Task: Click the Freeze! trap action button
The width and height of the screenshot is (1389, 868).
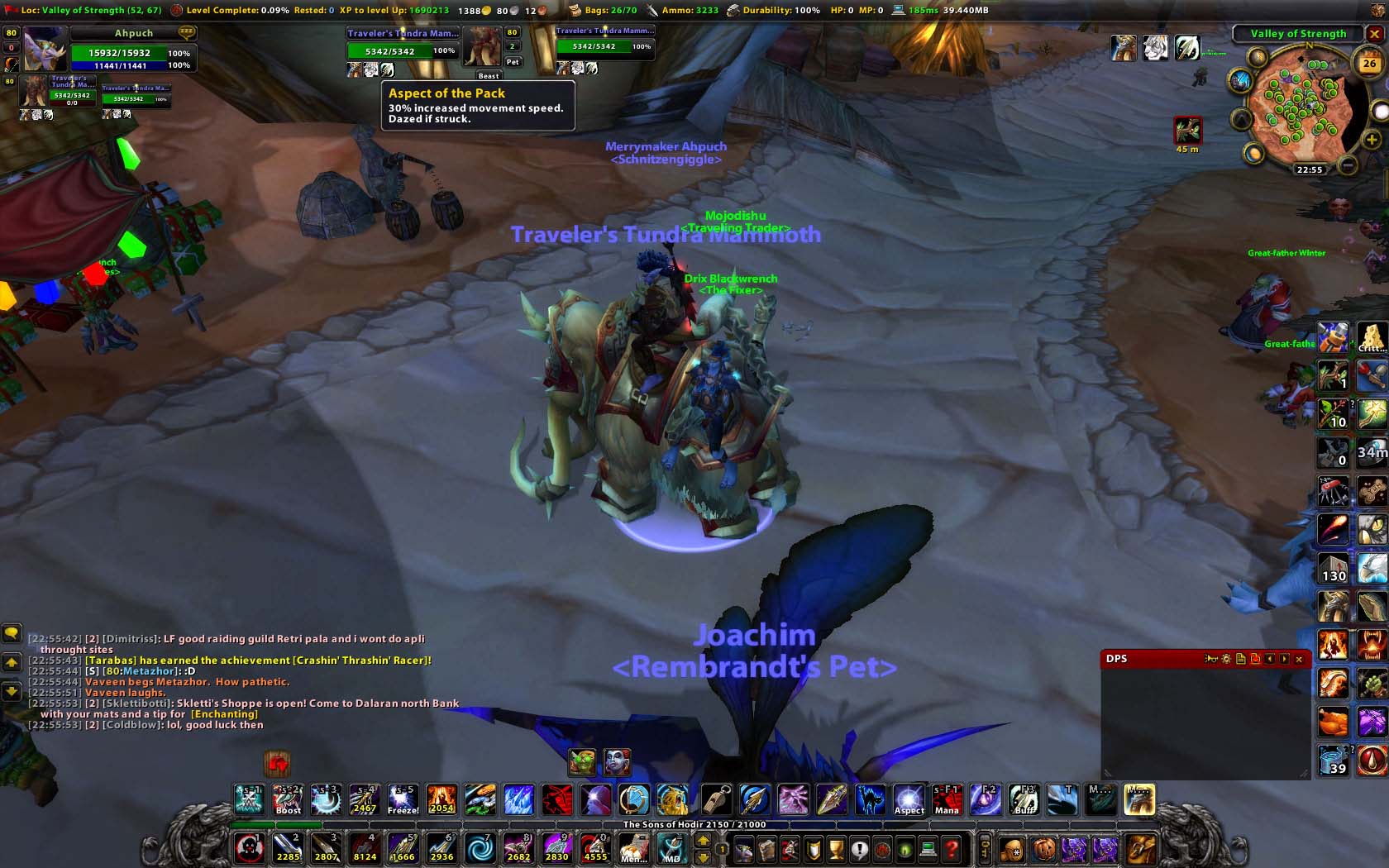Action: click(x=403, y=799)
